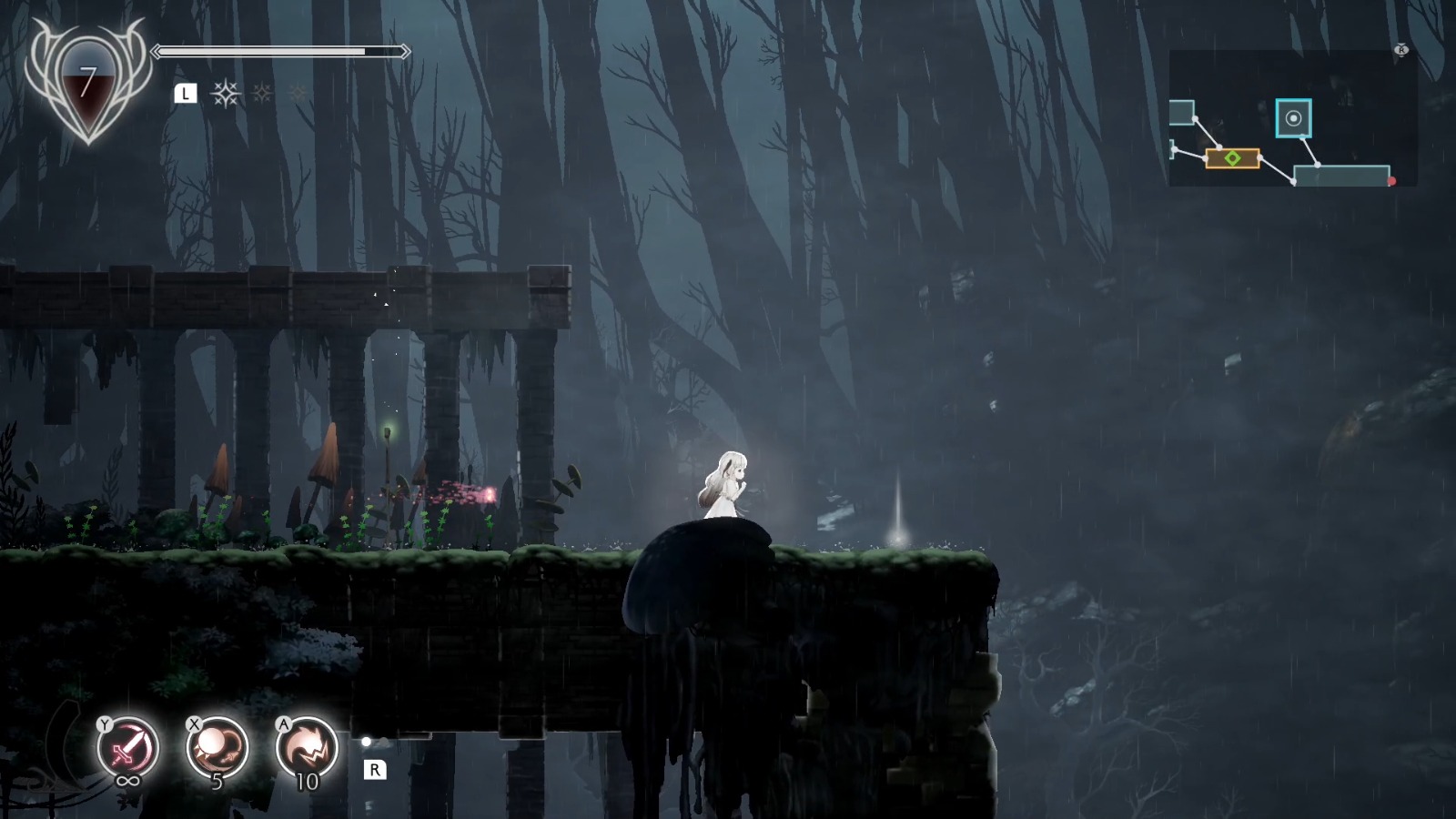Expand the large bottom-right minimap room

pyautogui.click(x=1341, y=176)
